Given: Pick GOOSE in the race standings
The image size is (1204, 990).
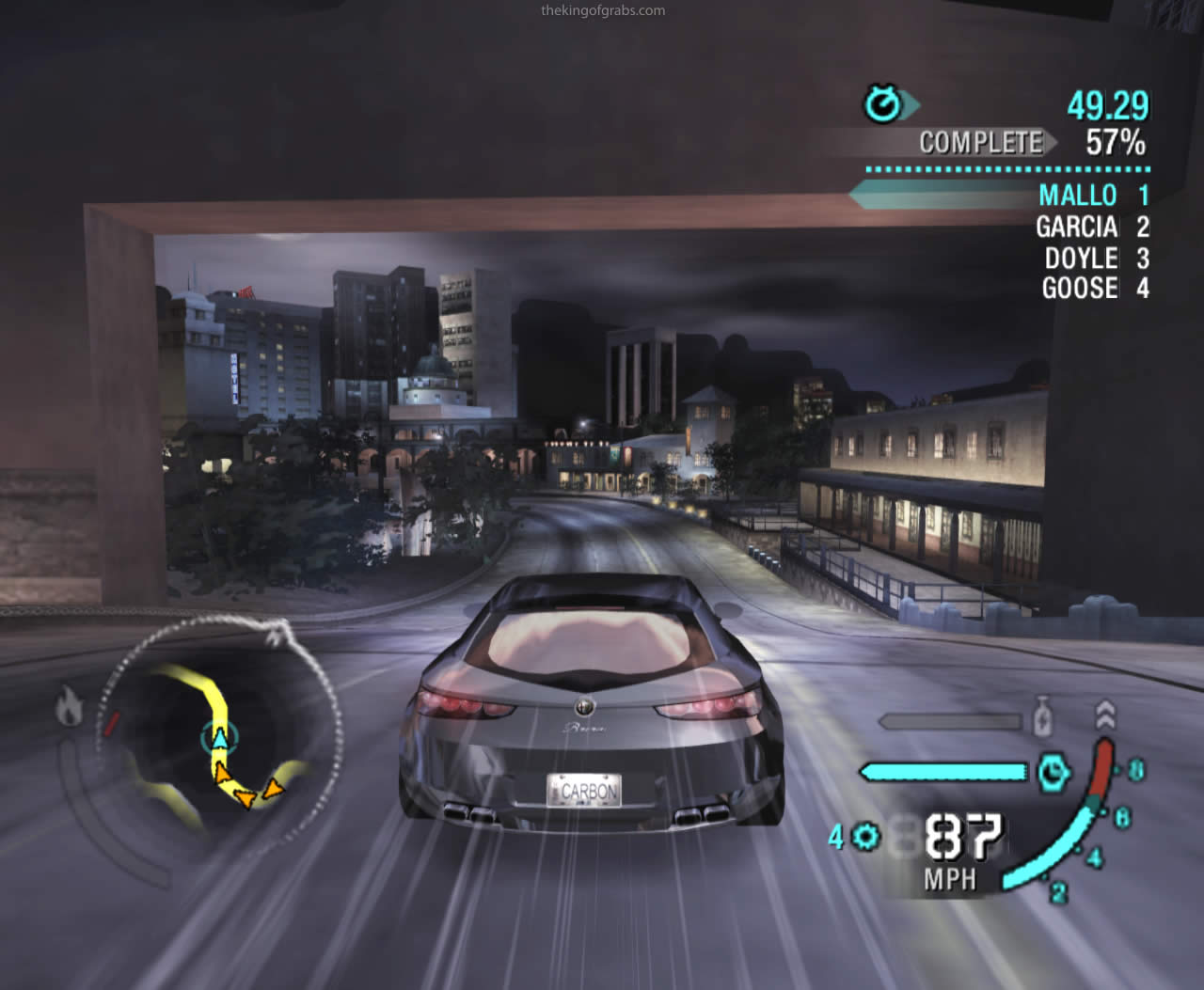Looking at the screenshot, I should tap(1080, 288).
